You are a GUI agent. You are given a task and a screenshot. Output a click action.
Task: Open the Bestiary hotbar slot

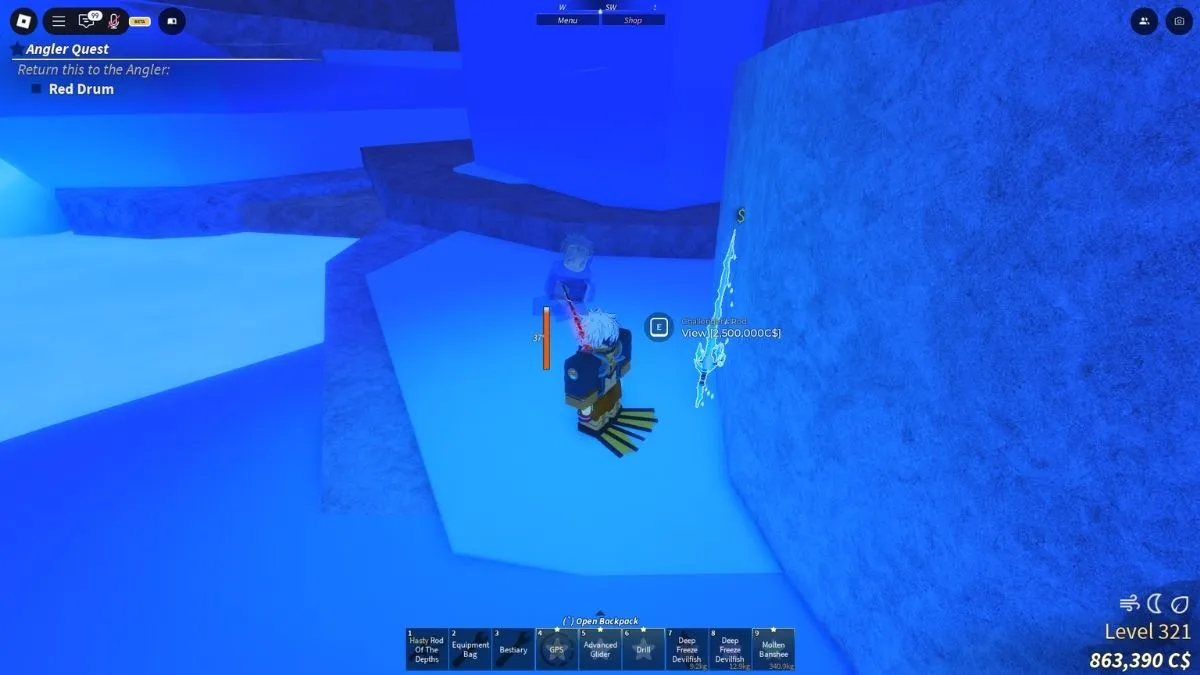coord(513,649)
